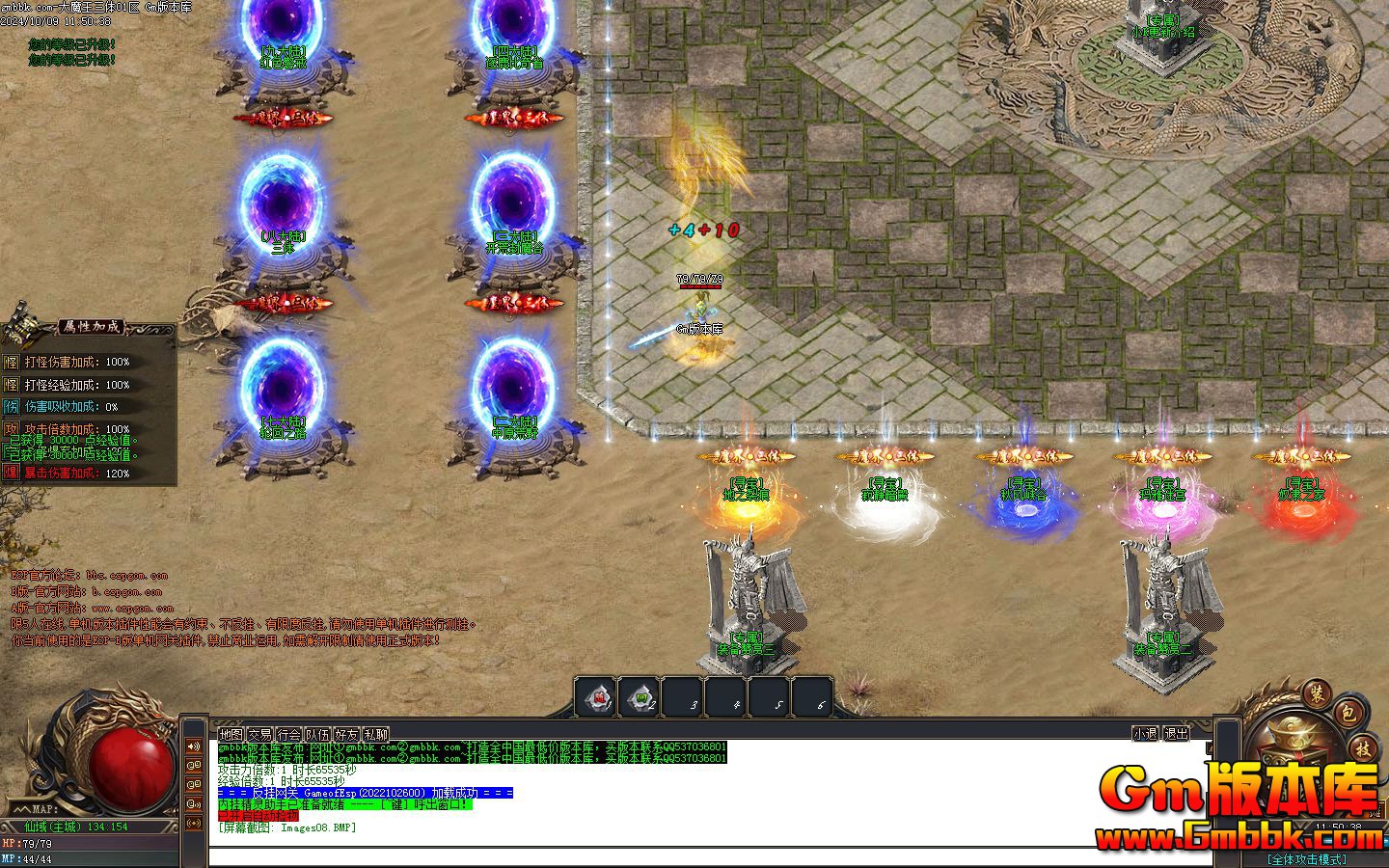Click the speaker chat channel icon
This screenshot has height=868, width=1389.
tap(194, 746)
